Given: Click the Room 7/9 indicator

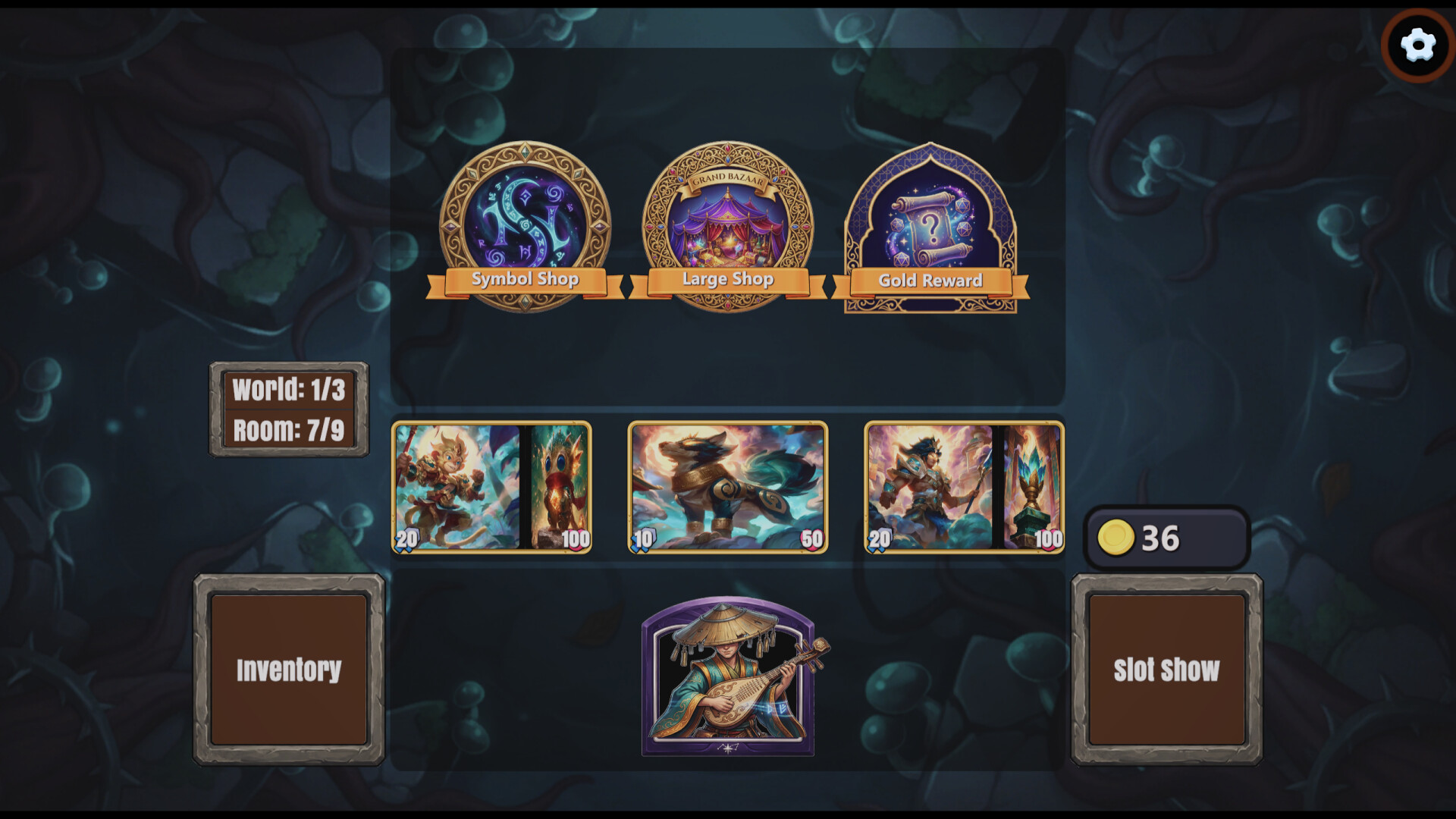Looking at the screenshot, I should click(x=289, y=429).
